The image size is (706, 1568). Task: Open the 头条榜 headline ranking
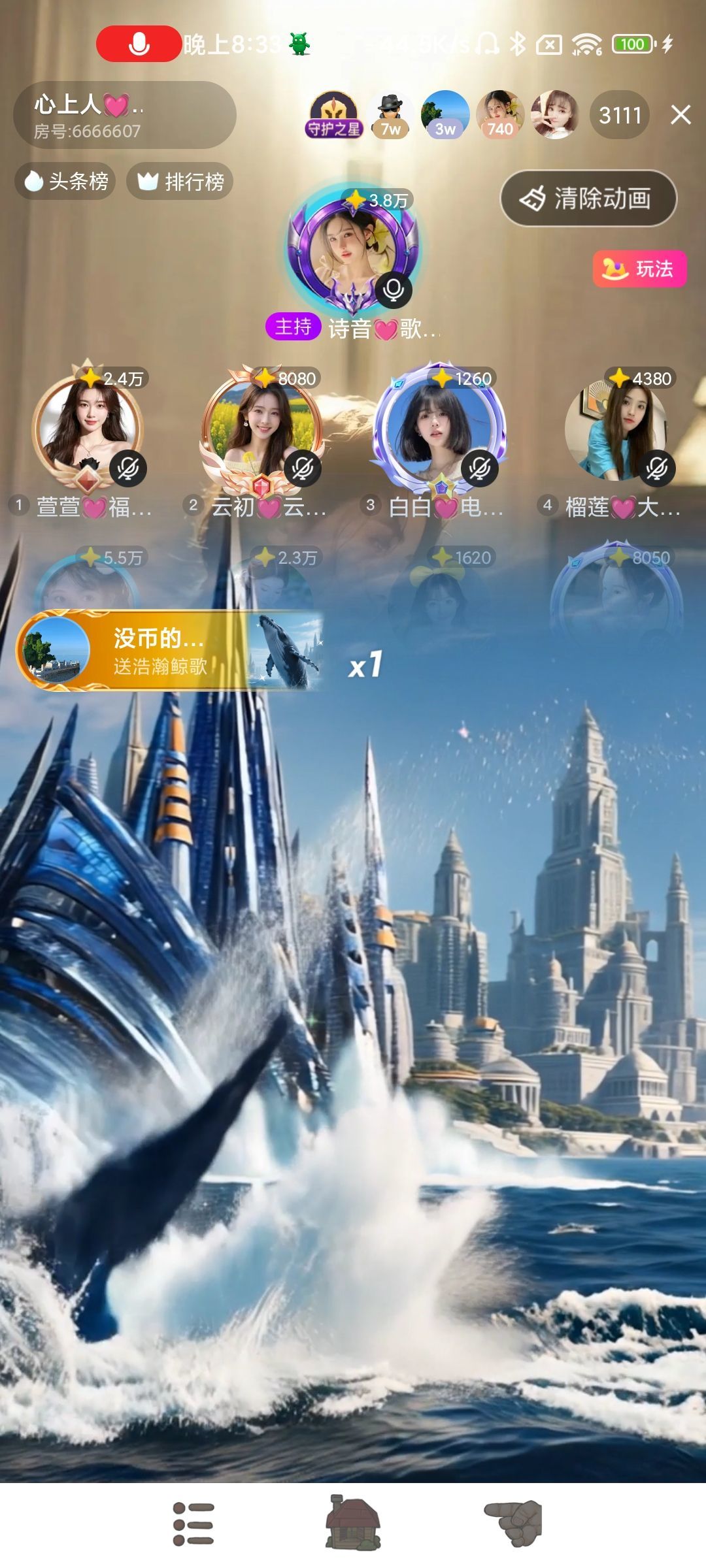click(65, 181)
